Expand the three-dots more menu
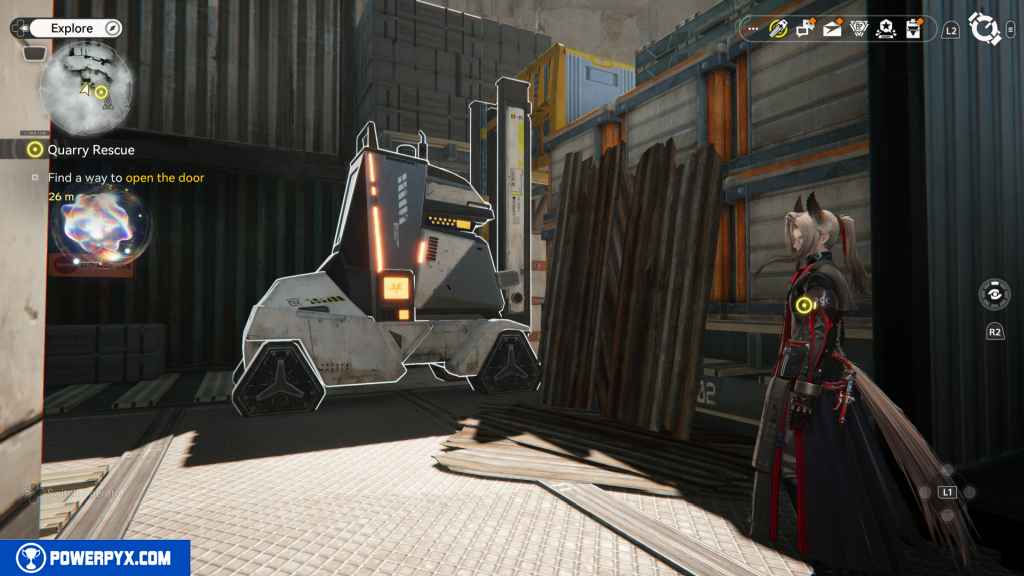 point(753,29)
